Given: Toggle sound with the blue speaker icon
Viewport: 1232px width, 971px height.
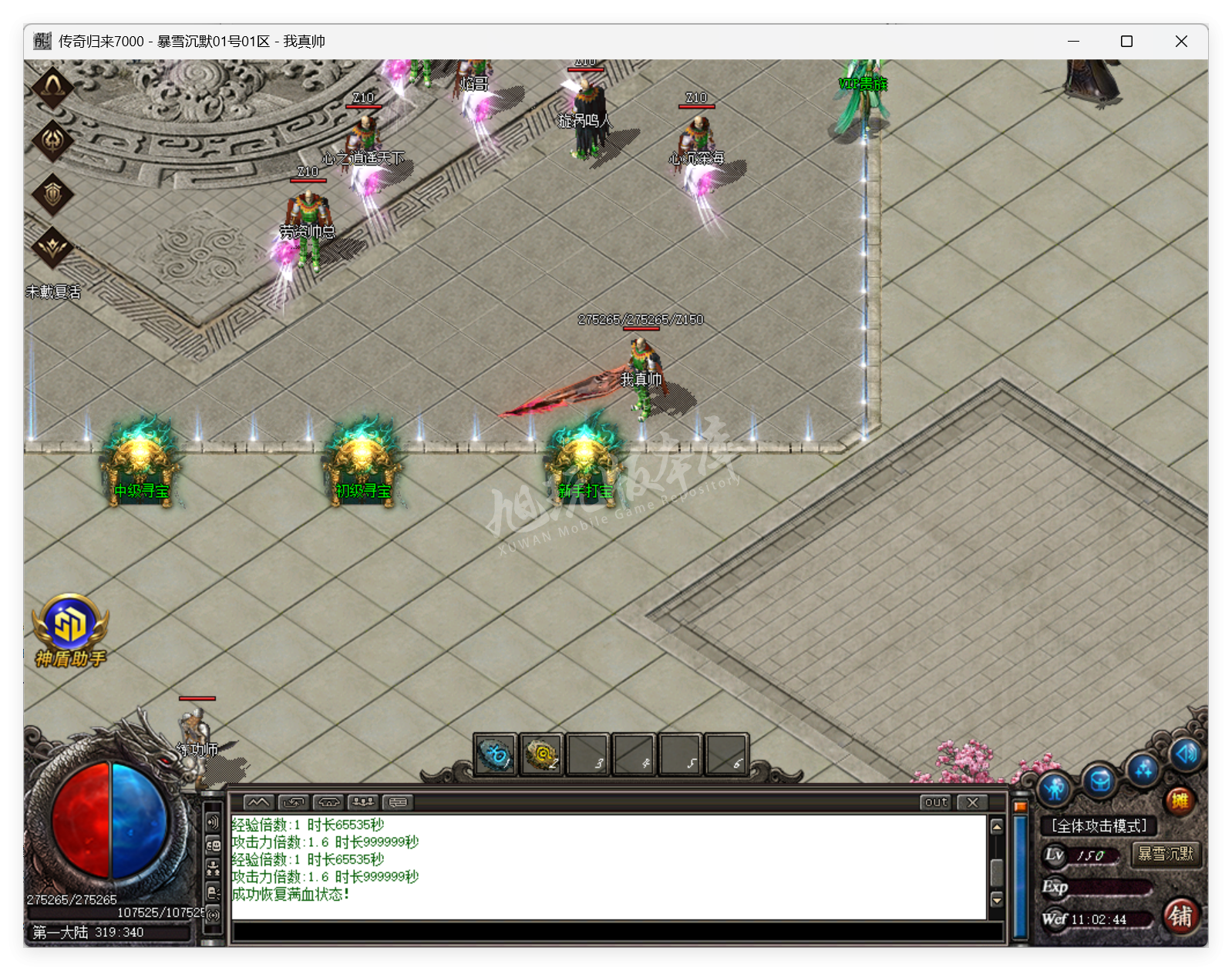Looking at the screenshot, I should [1186, 753].
